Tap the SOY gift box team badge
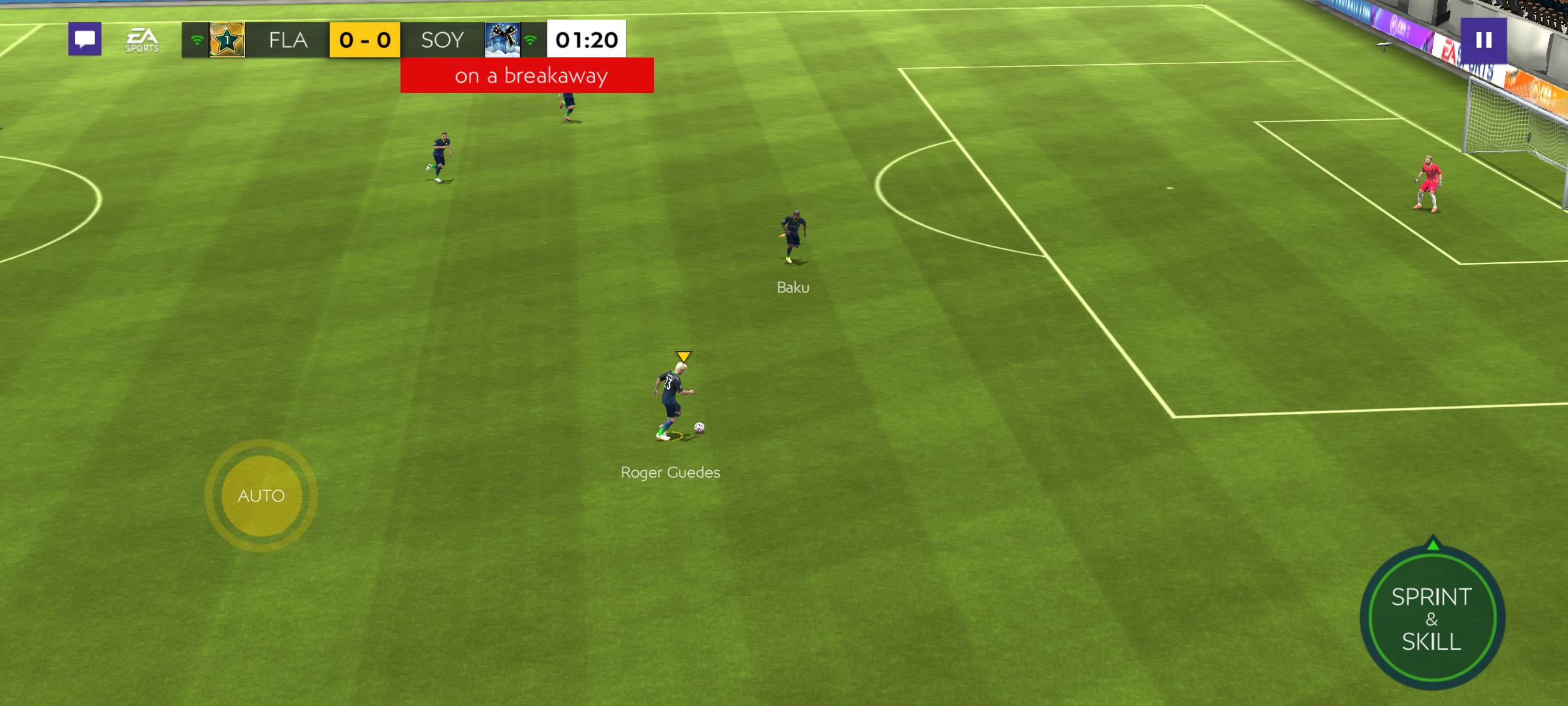 (x=500, y=39)
